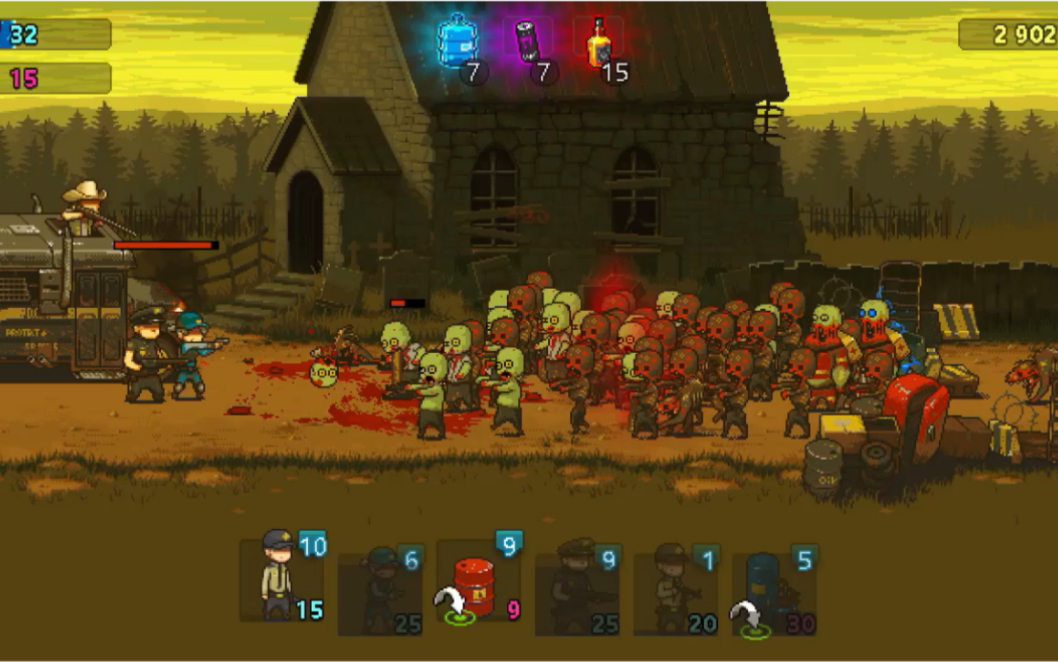
Task: Deploy the sheriff unit costing 15
Action: [282, 580]
